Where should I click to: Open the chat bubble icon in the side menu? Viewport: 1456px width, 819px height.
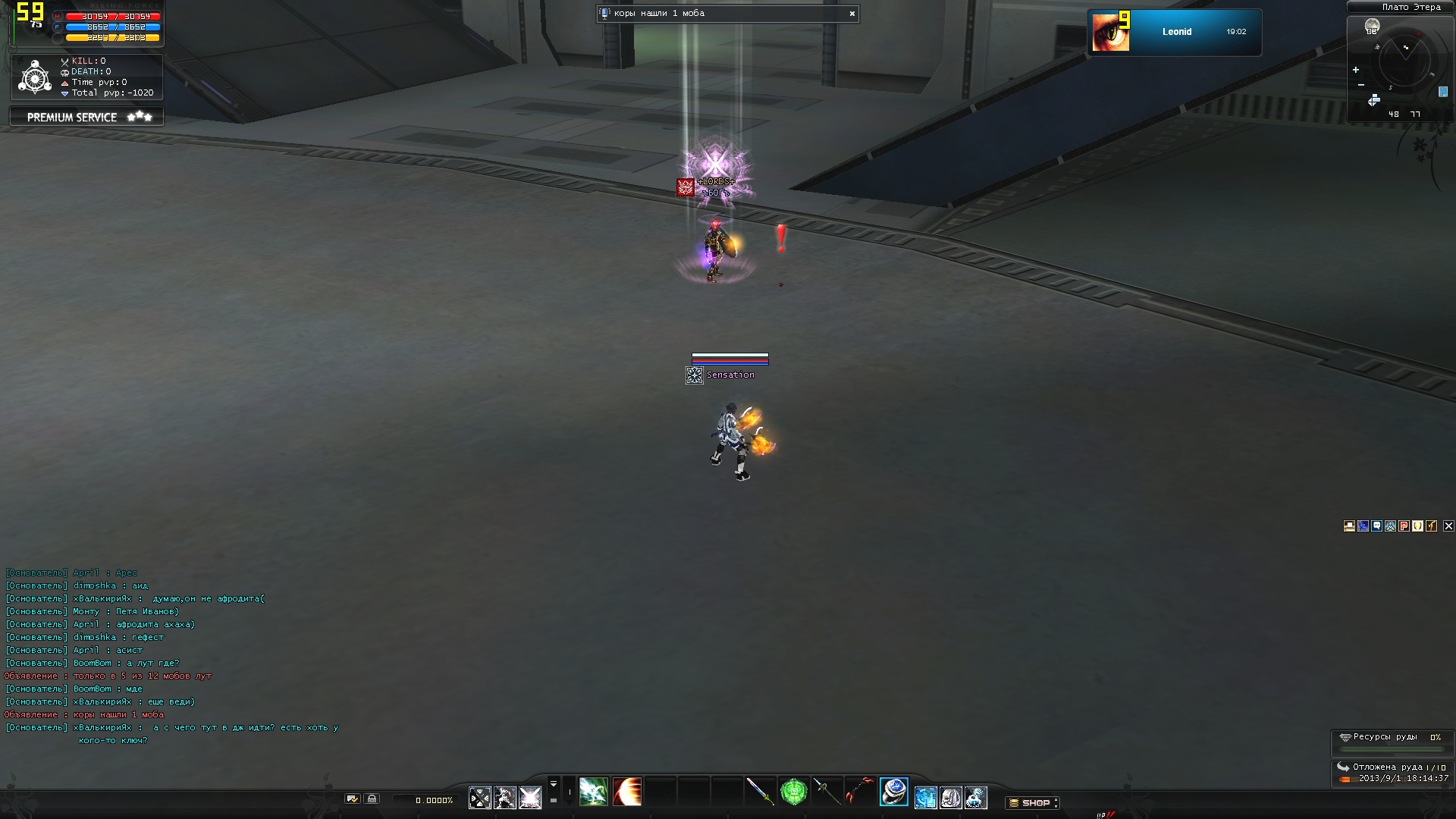click(x=1376, y=526)
